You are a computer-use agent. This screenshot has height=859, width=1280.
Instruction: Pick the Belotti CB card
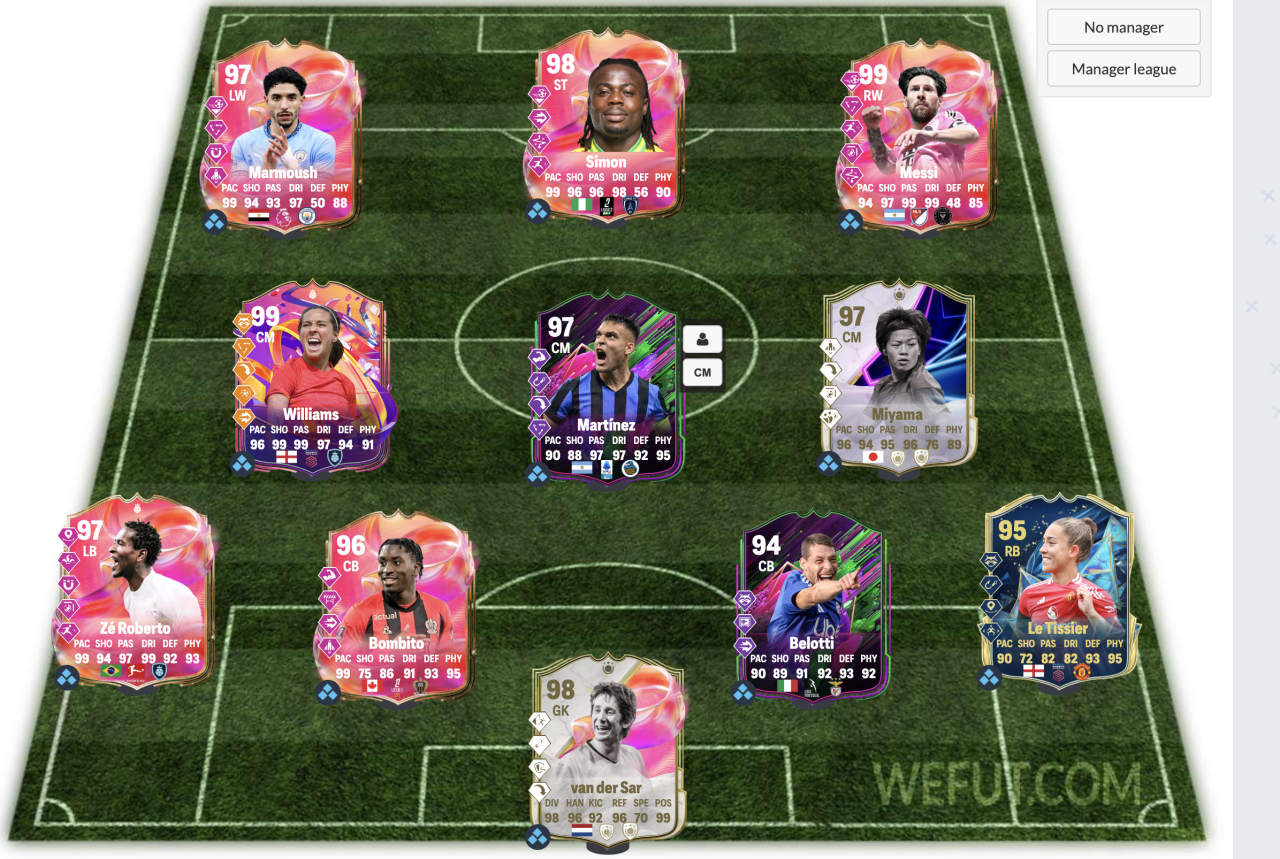click(811, 607)
